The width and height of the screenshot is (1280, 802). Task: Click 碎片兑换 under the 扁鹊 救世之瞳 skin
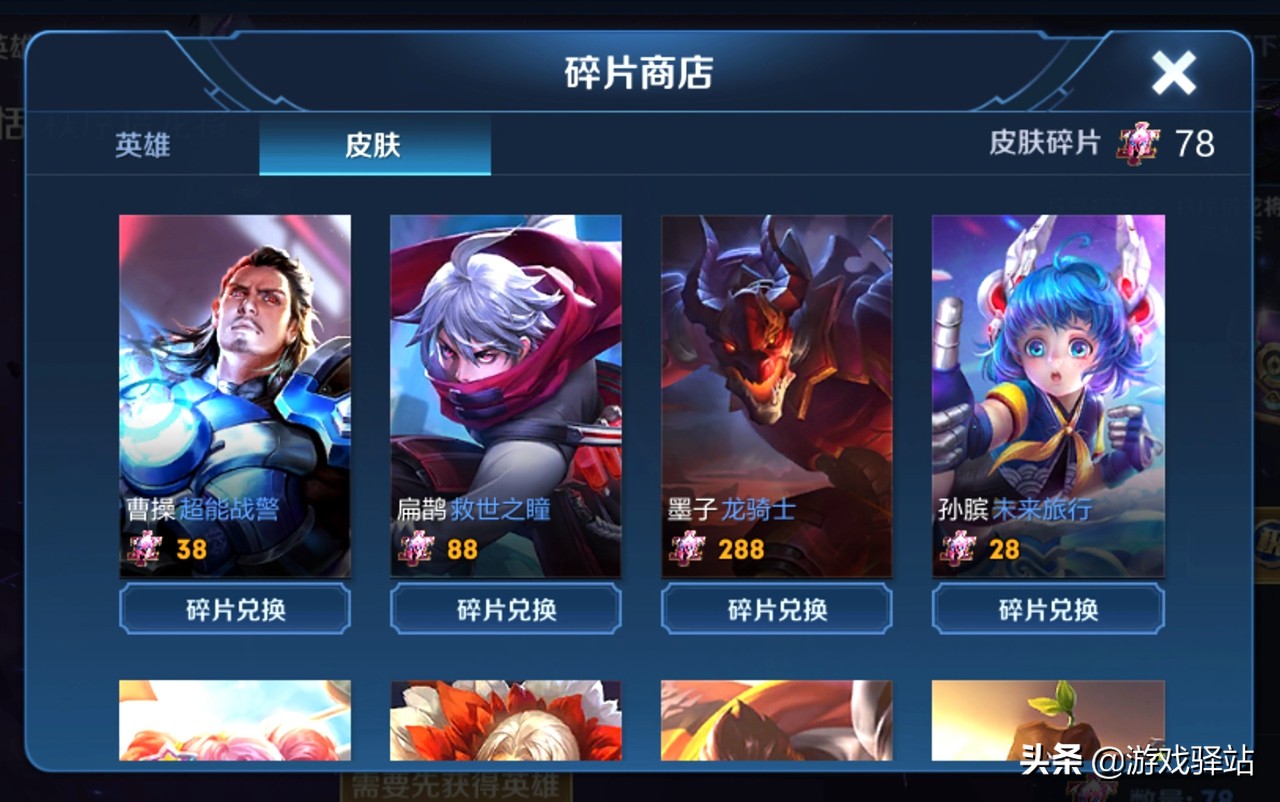(x=506, y=608)
